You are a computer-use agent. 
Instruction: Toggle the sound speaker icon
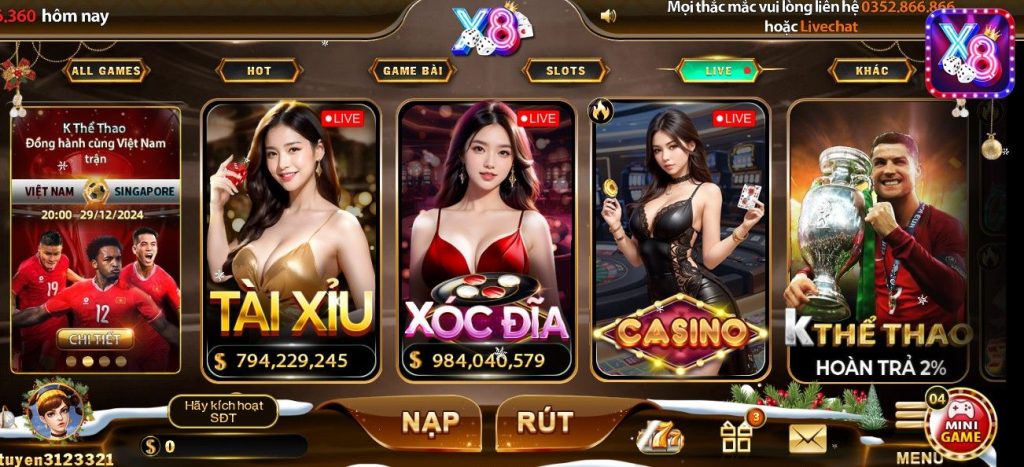click(608, 16)
